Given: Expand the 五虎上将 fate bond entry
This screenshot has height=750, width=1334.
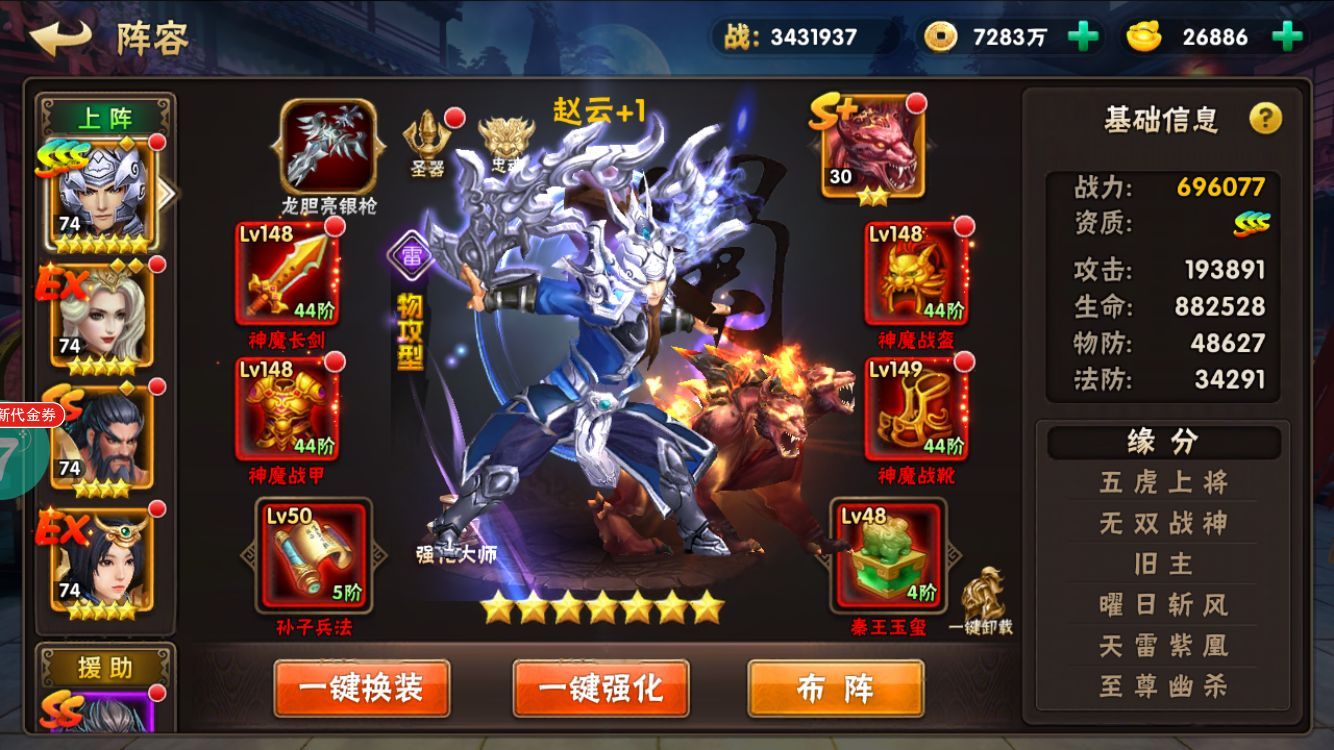Looking at the screenshot, I should coord(1162,482).
